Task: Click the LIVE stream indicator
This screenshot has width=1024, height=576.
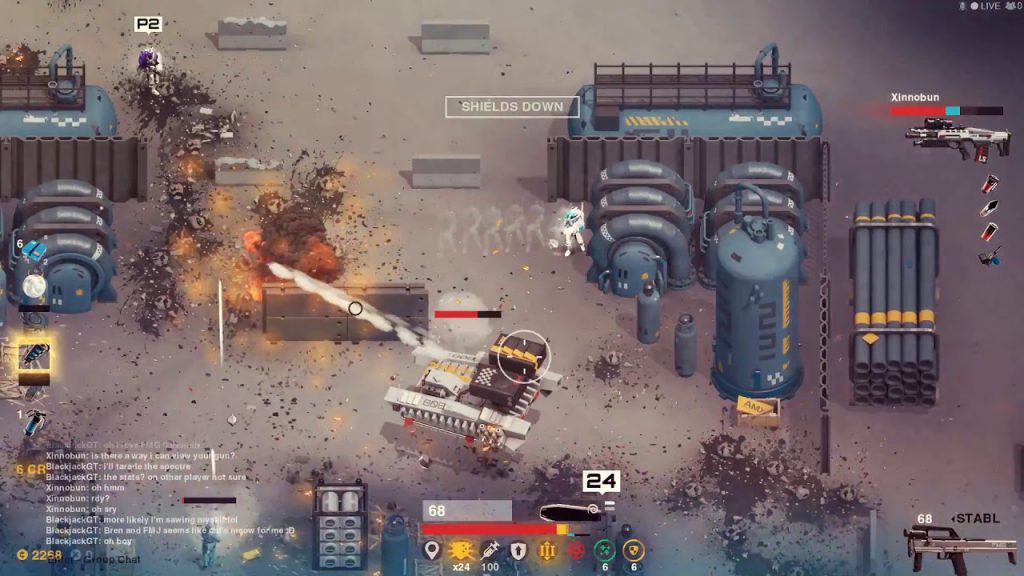Action: (x=983, y=6)
